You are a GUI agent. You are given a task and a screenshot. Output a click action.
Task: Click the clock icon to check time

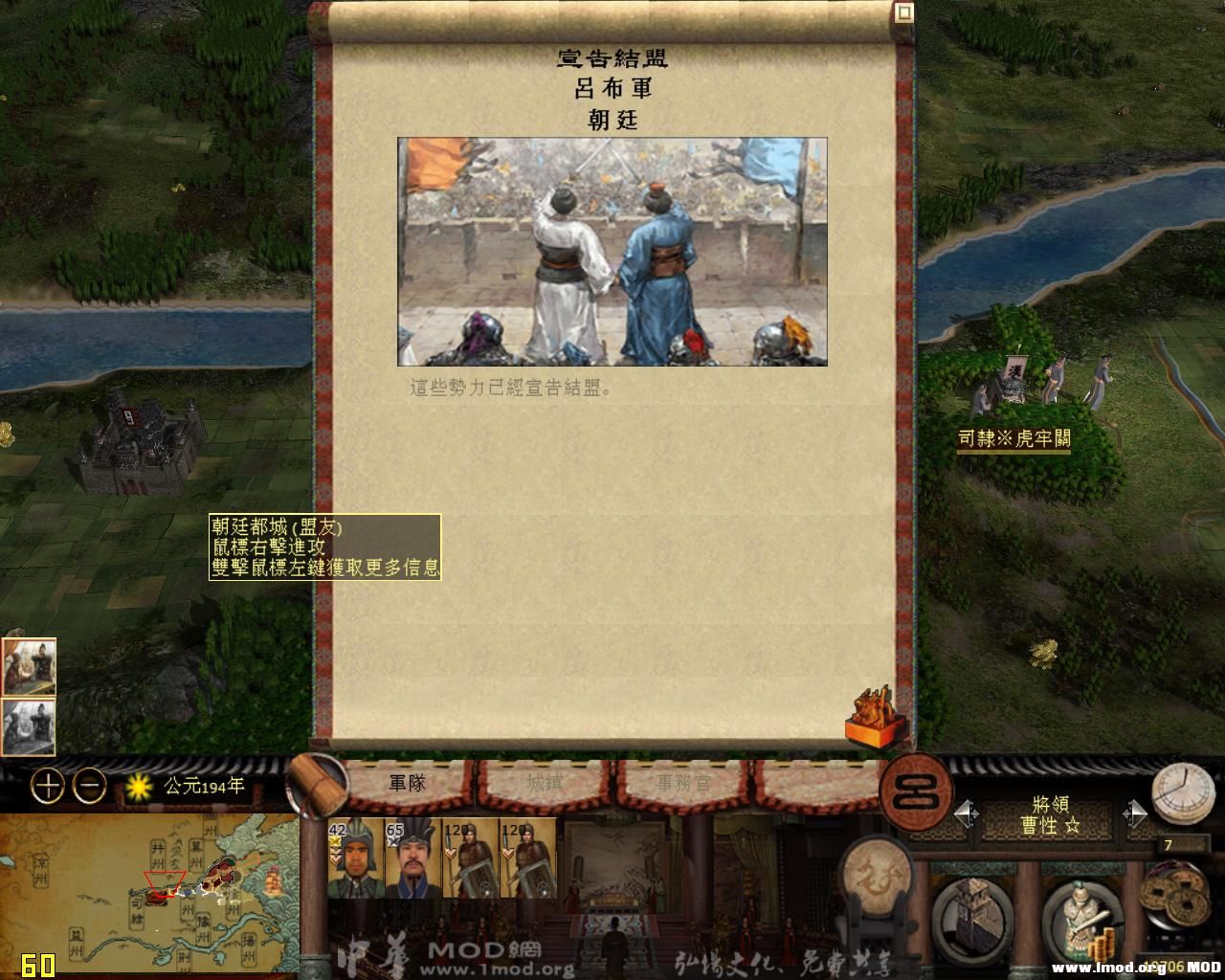click(x=1185, y=791)
